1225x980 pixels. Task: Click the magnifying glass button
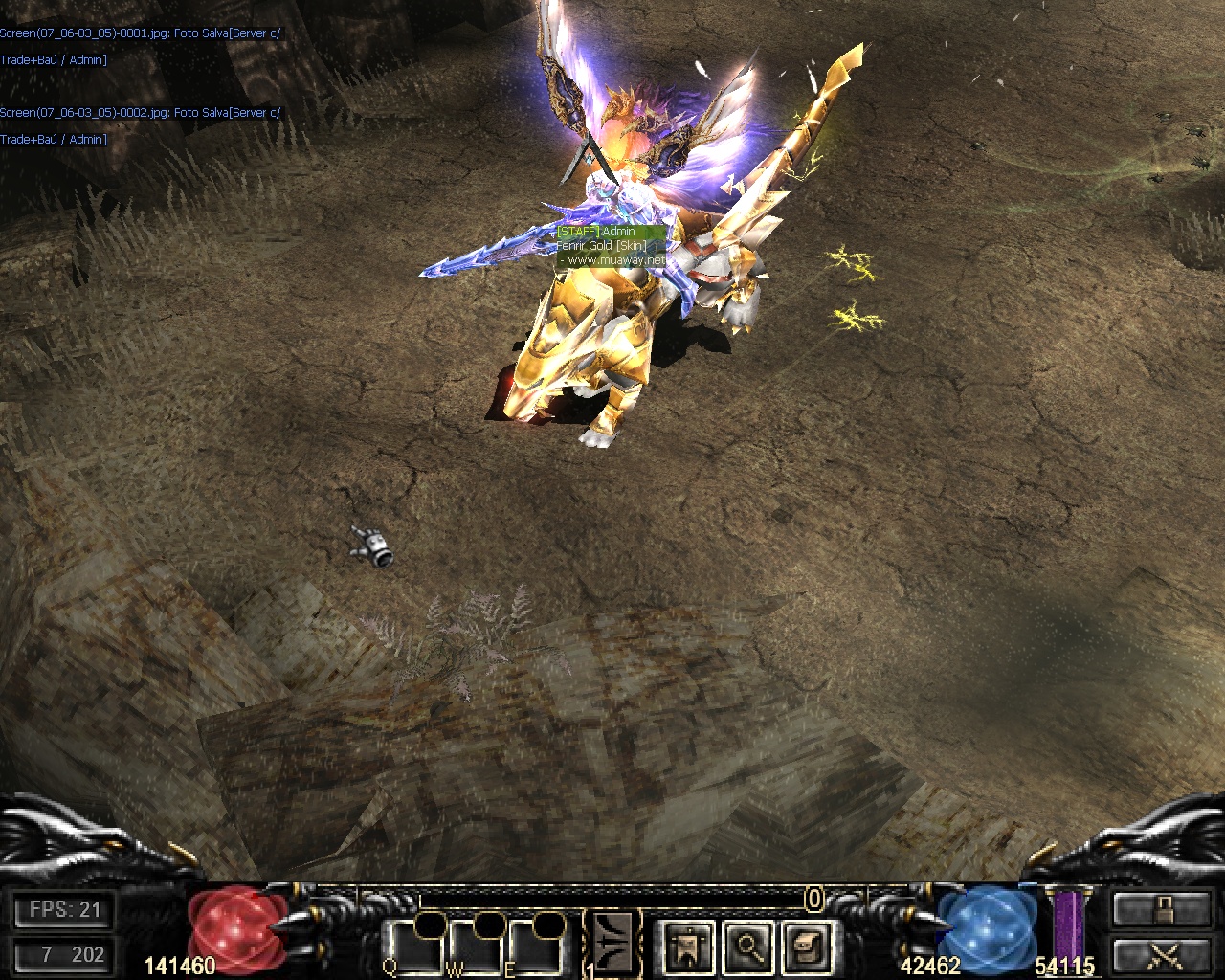click(747, 946)
